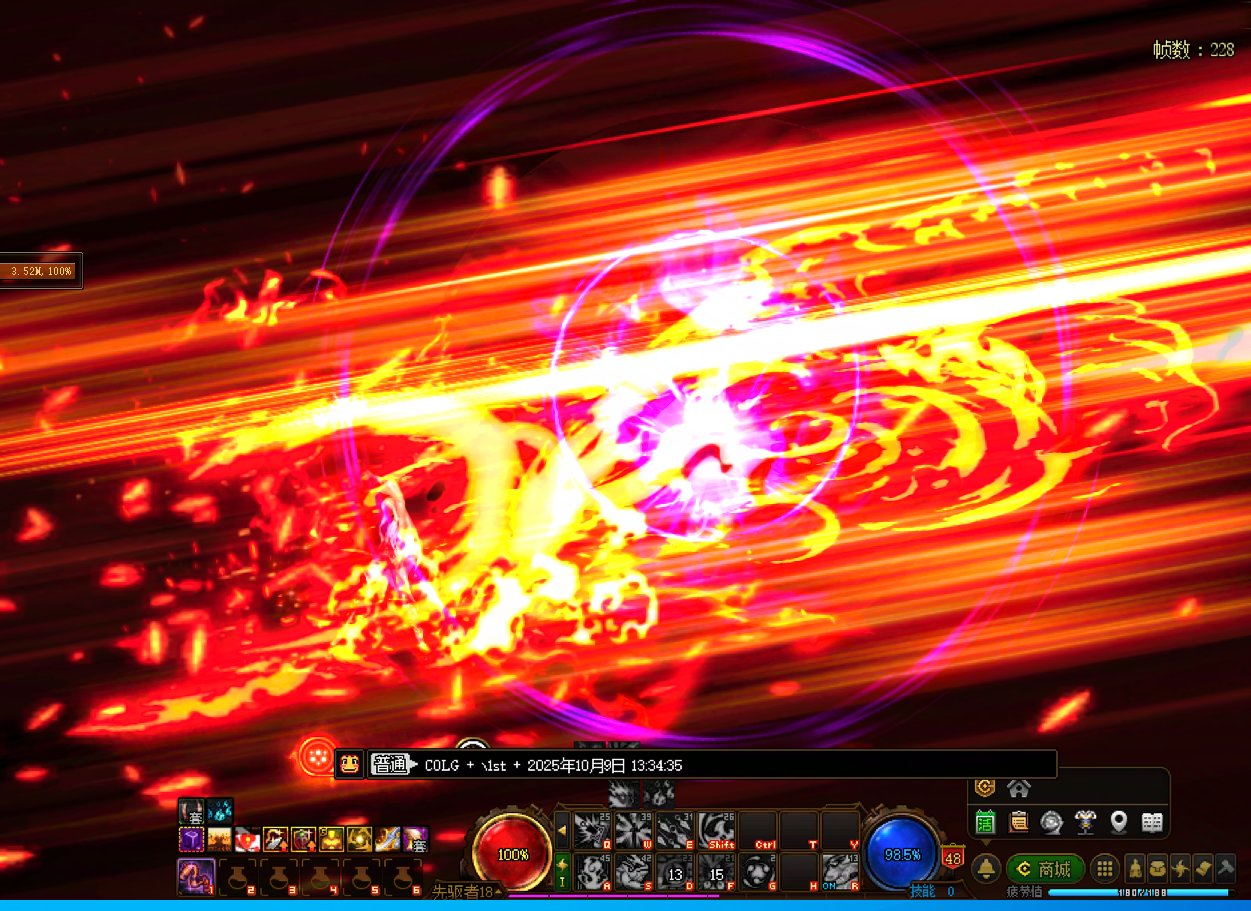Activate the dragon skill on R
Image resolution: width=1251 pixels, height=911 pixels.
[840, 872]
